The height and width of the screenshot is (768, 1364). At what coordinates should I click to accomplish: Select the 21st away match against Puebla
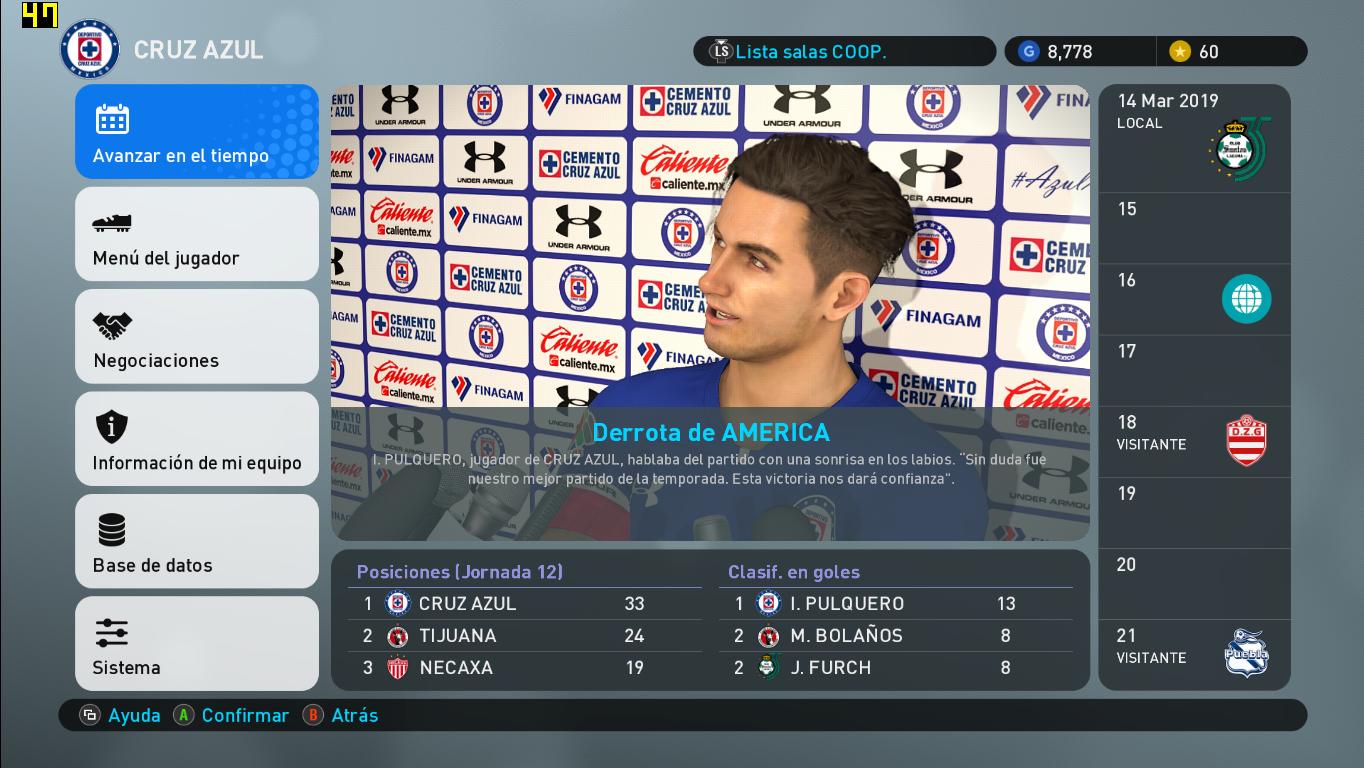pyautogui.click(x=1194, y=654)
